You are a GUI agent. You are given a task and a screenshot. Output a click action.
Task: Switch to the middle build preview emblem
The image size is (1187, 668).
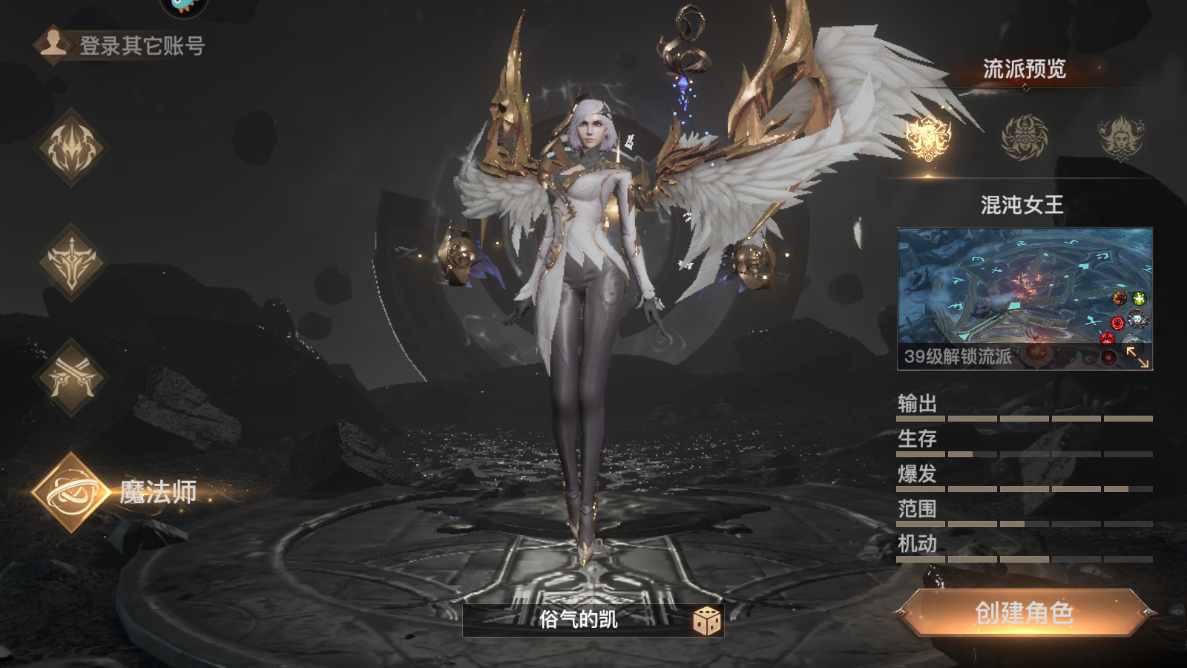click(1025, 137)
